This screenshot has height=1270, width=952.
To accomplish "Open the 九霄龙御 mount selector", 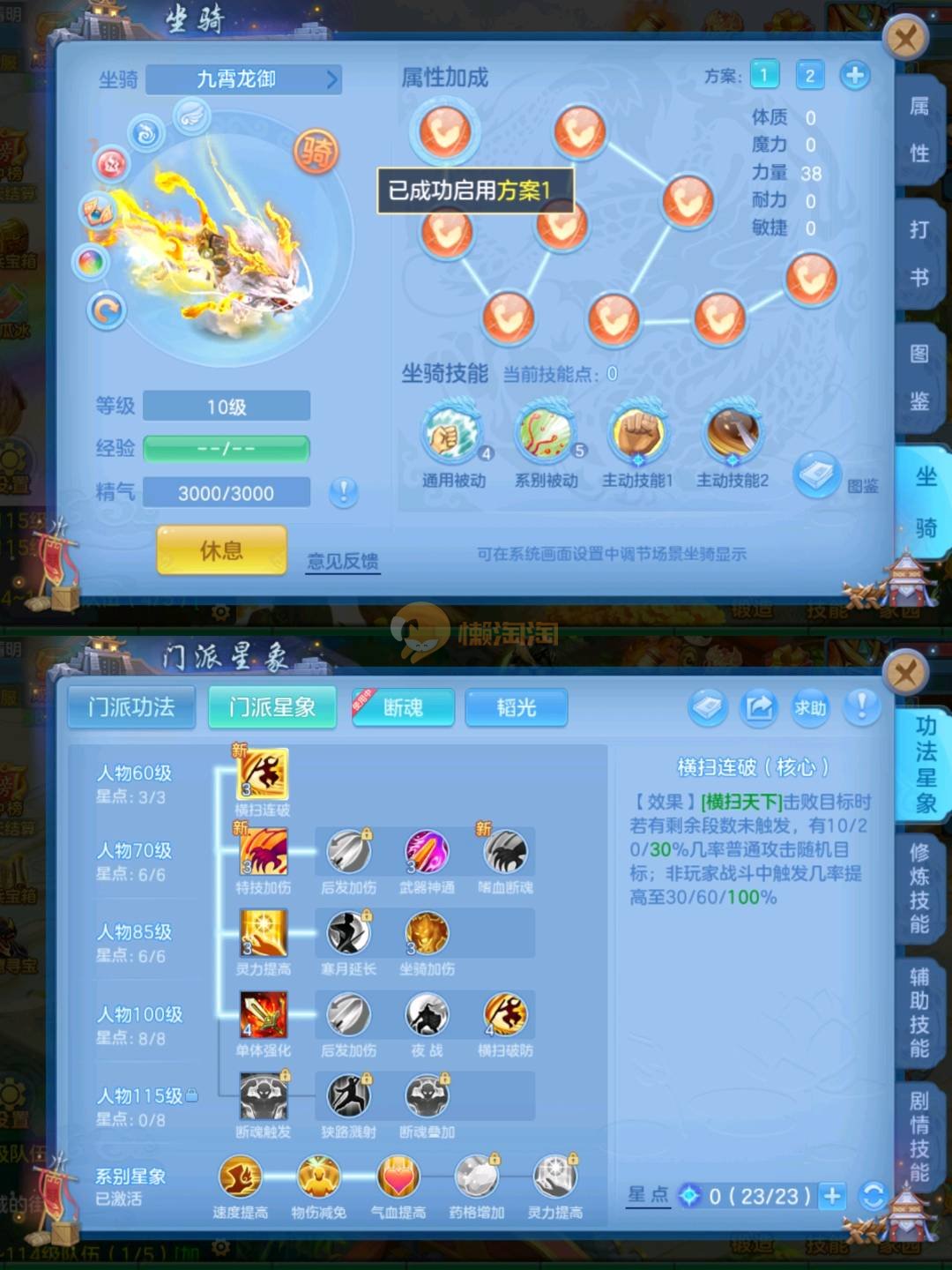I will [244, 79].
